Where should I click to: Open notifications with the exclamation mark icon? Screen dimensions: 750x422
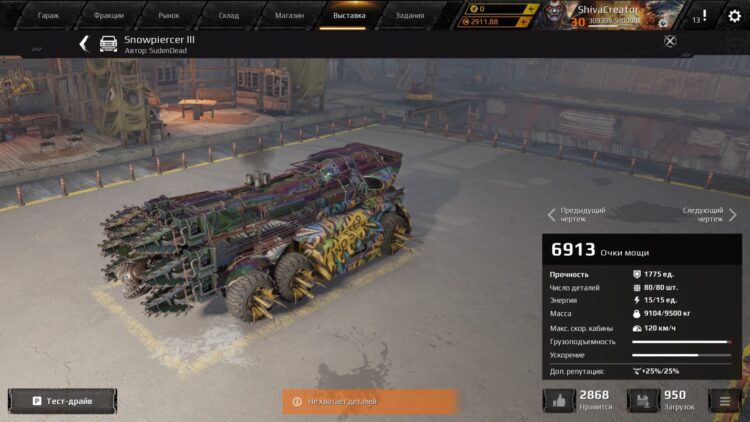click(x=704, y=16)
